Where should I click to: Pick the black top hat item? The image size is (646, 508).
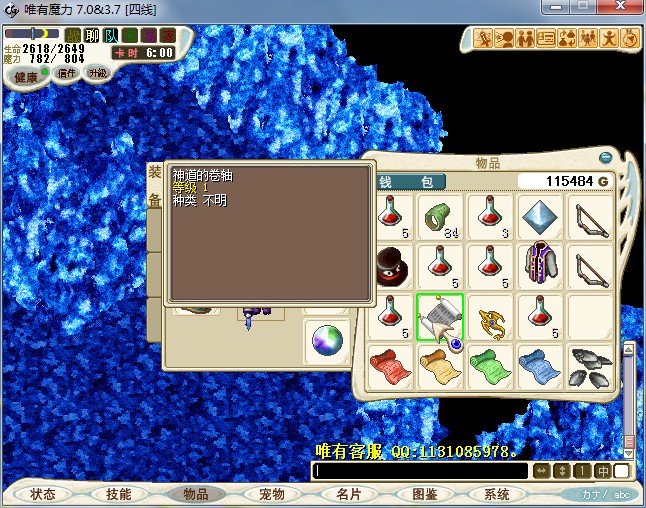(x=389, y=267)
